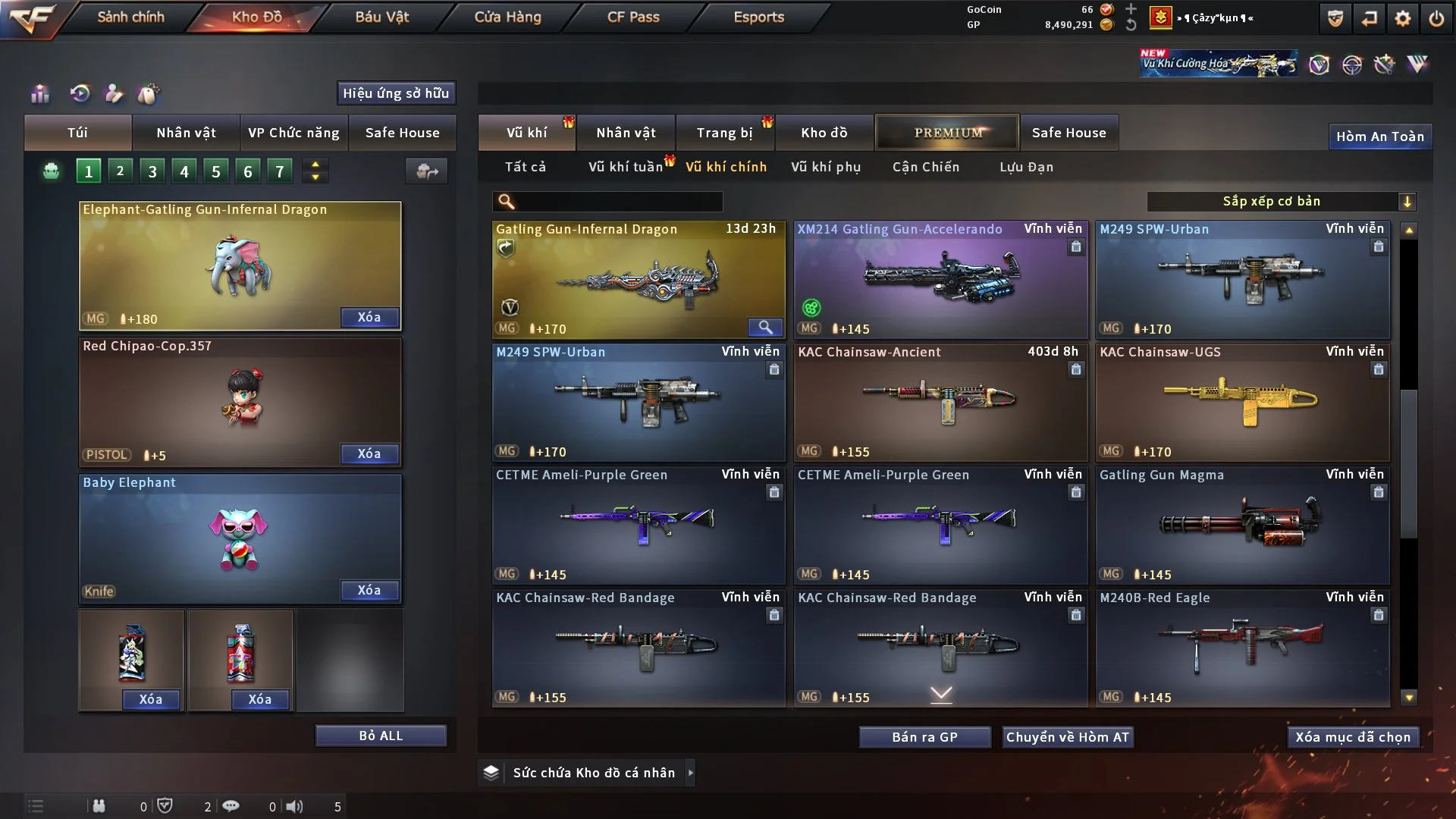Unequip everything with Bỏ ALL
1456x819 pixels.
point(381,736)
